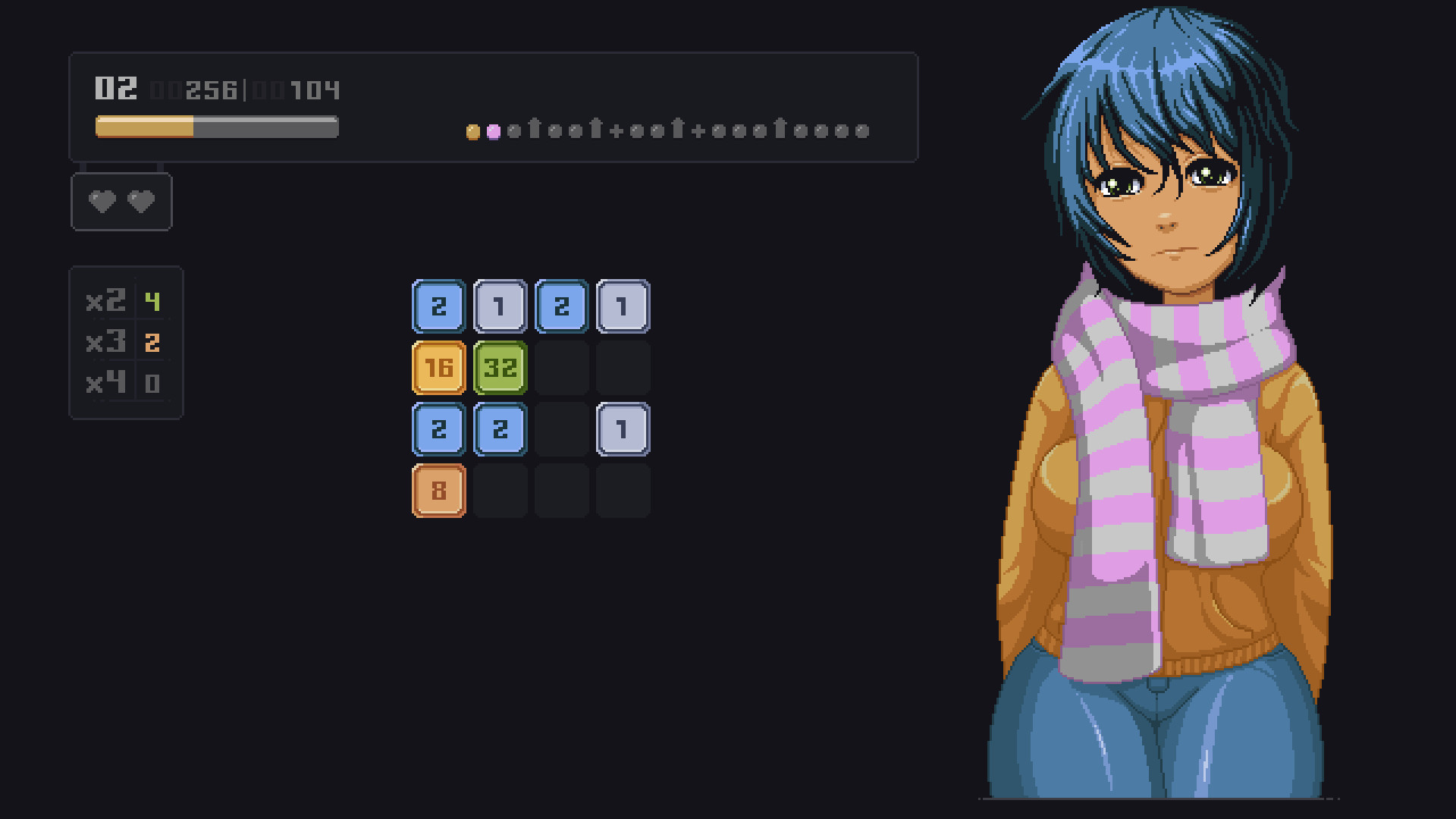Select the orange 16 tile
The image size is (1456, 819).
438,367
